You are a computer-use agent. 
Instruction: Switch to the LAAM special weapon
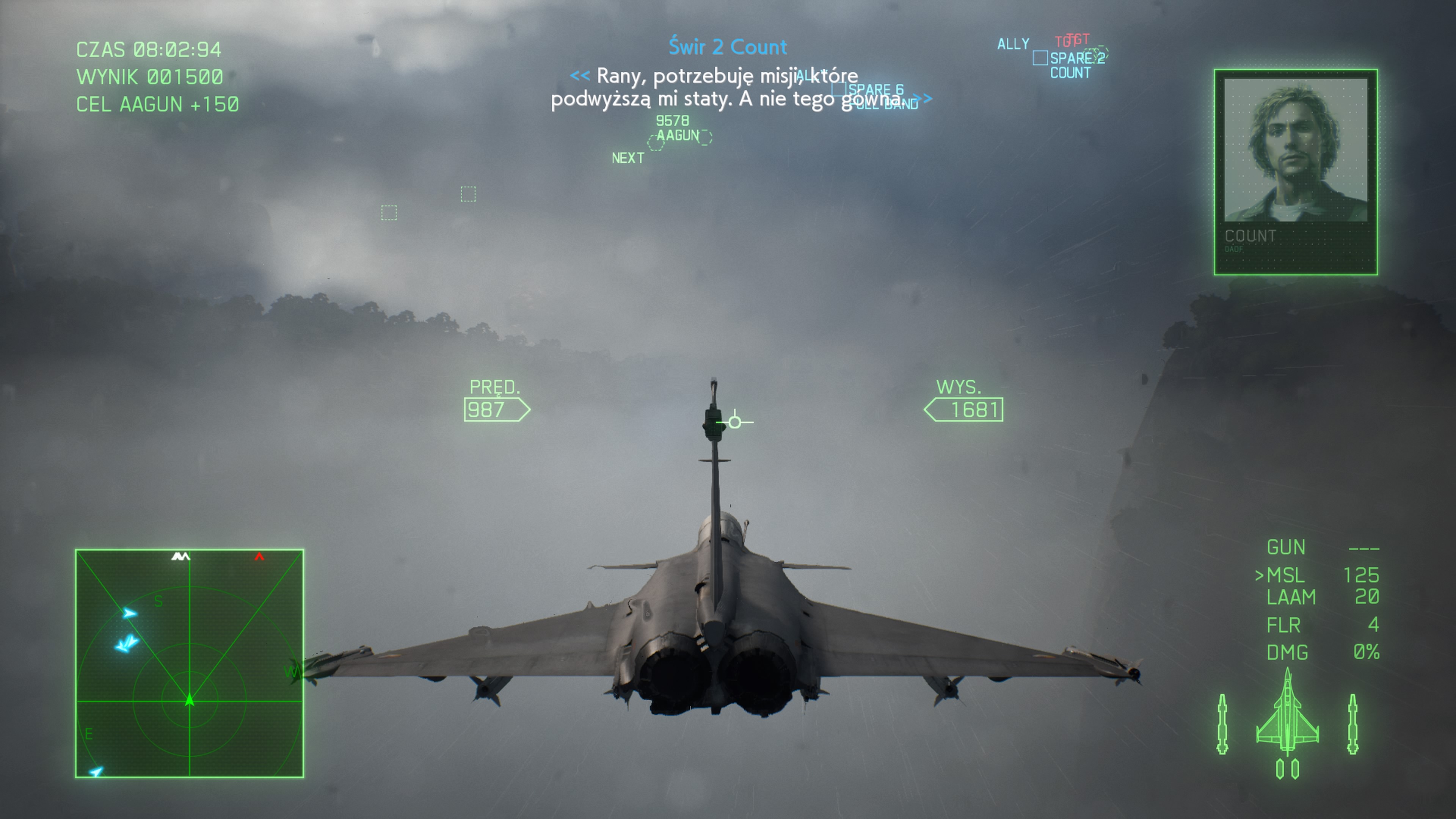(1291, 598)
